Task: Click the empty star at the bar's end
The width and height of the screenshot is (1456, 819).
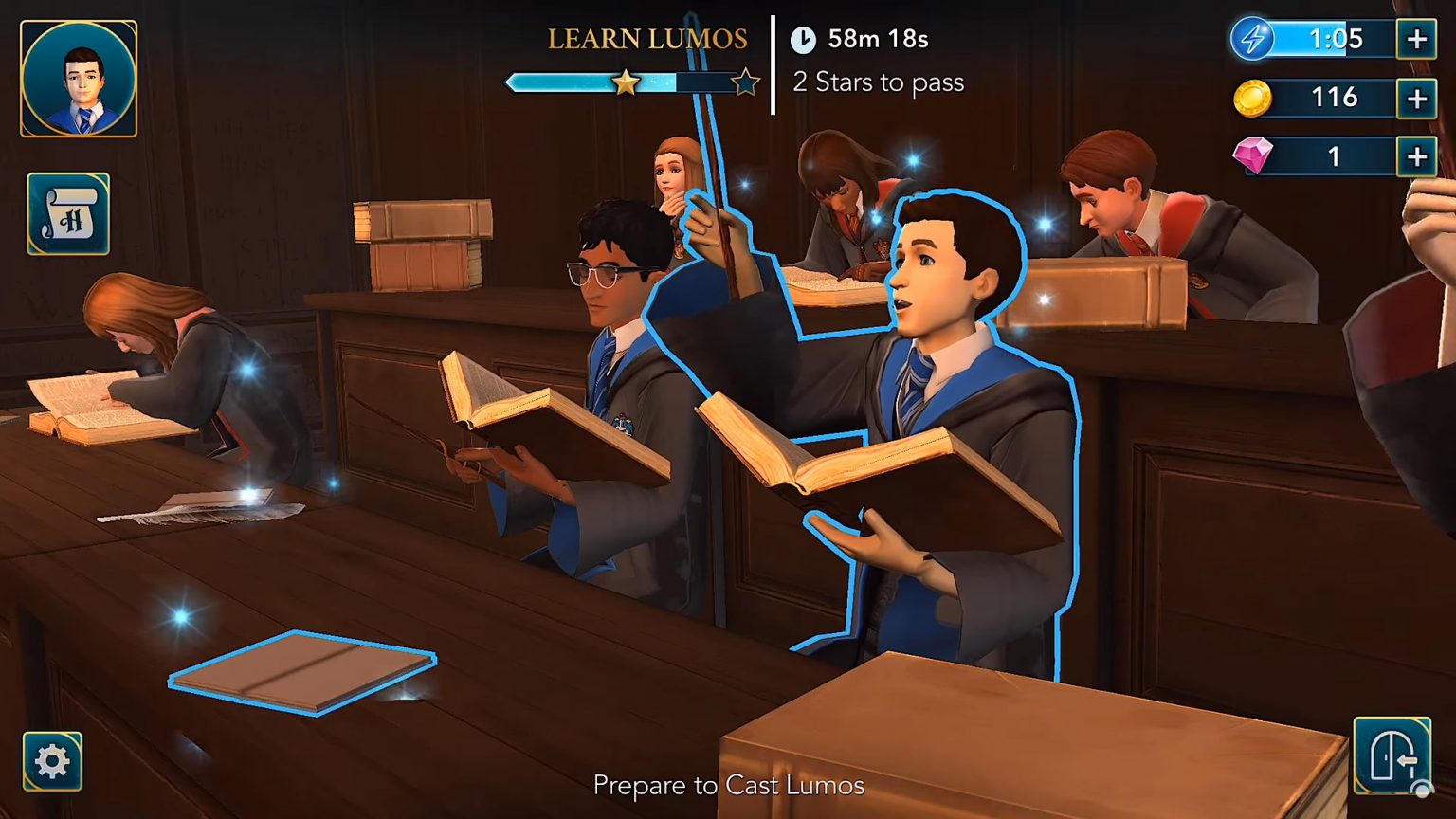Action: pos(748,82)
